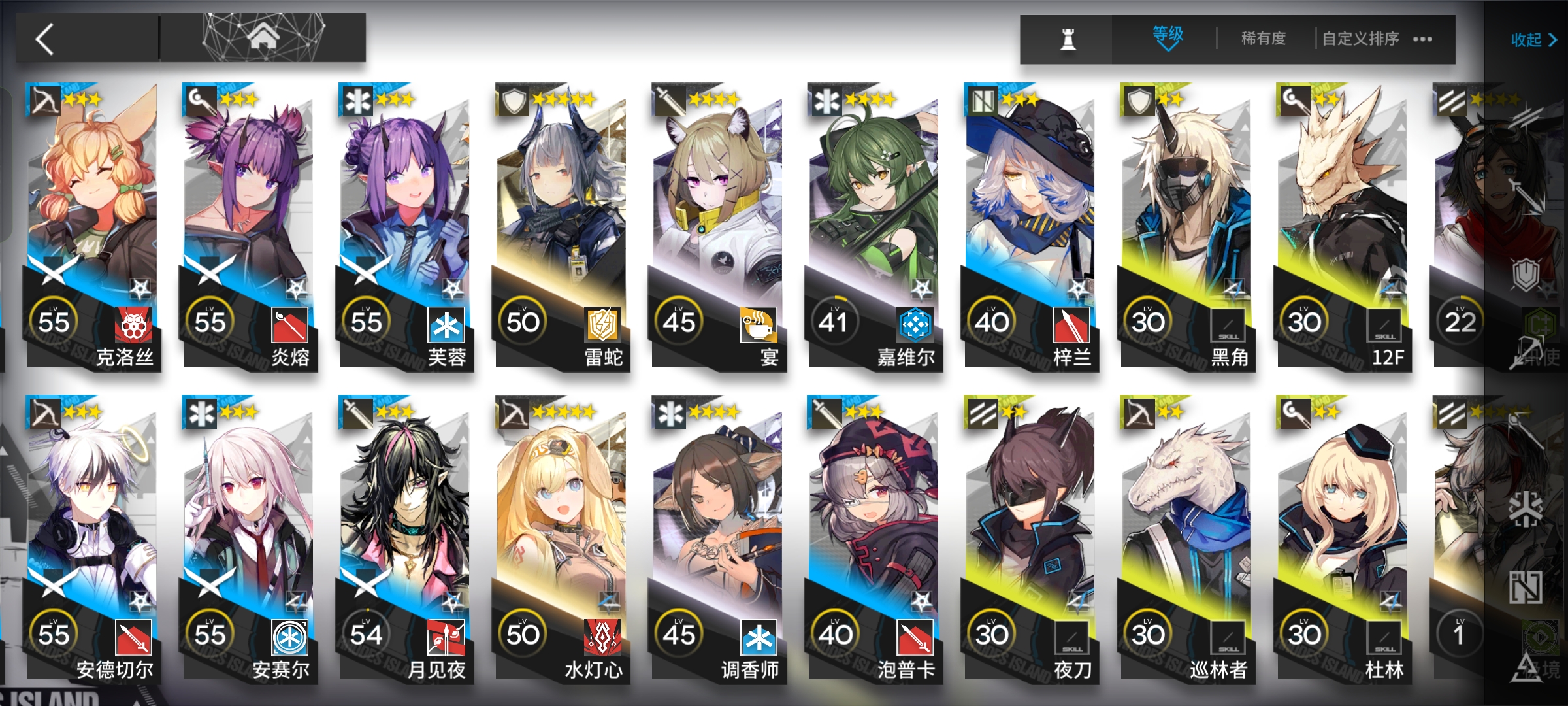Choose operator card 炎熔
Viewport: 1568px width, 706px height.
pyautogui.click(x=249, y=226)
